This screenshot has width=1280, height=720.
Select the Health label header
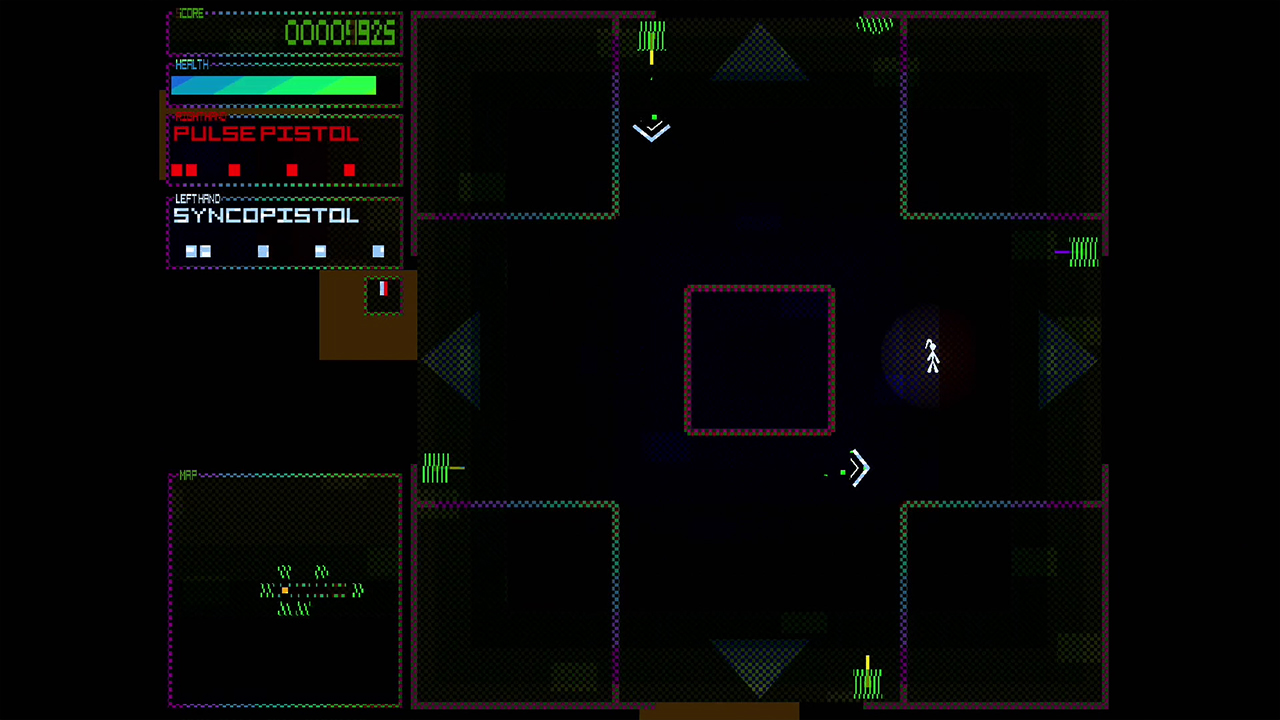pos(190,65)
